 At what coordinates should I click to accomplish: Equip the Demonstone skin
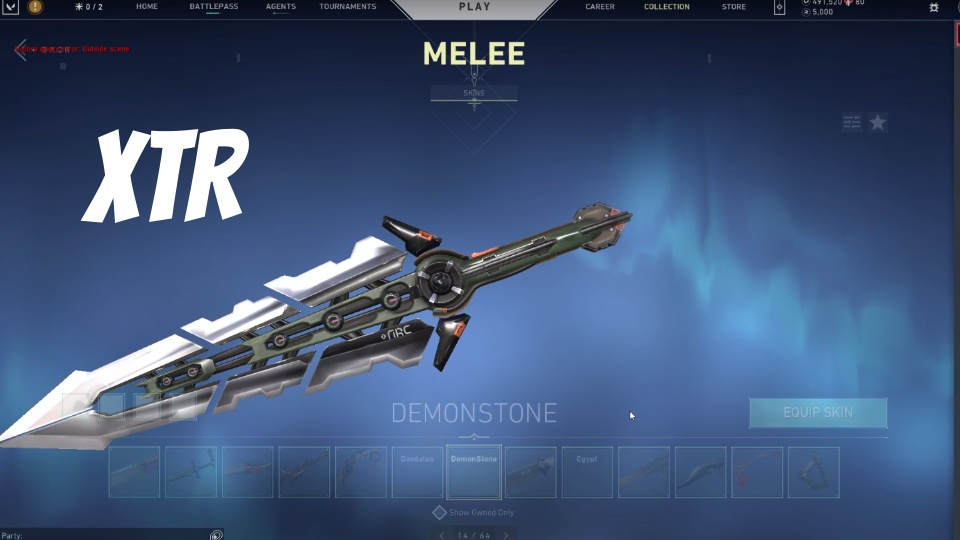pyautogui.click(x=818, y=412)
